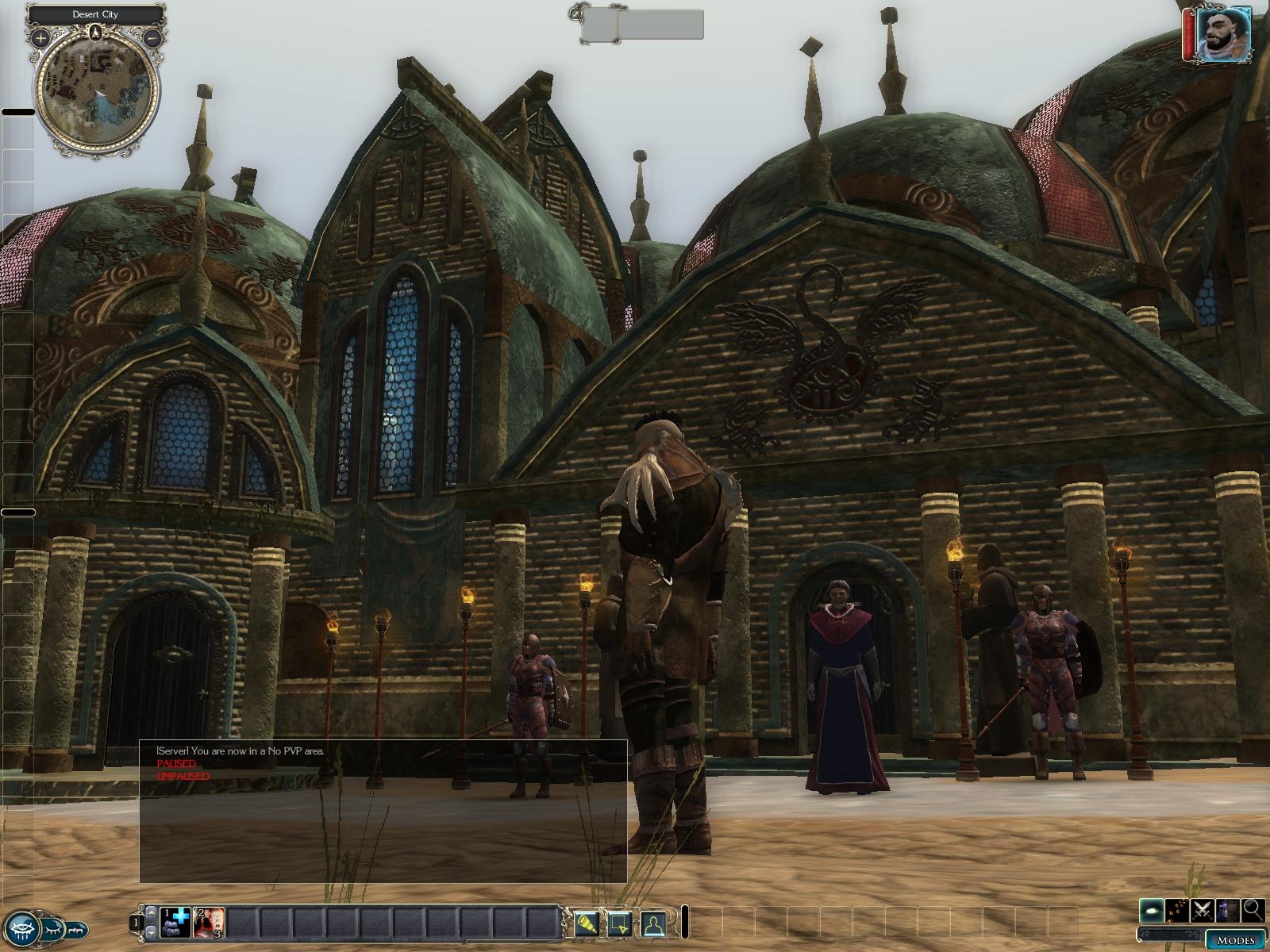The height and width of the screenshot is (952, 1270).
Task: Toggle the golden footprints tracking mode
Action: tap(1178, 910)
